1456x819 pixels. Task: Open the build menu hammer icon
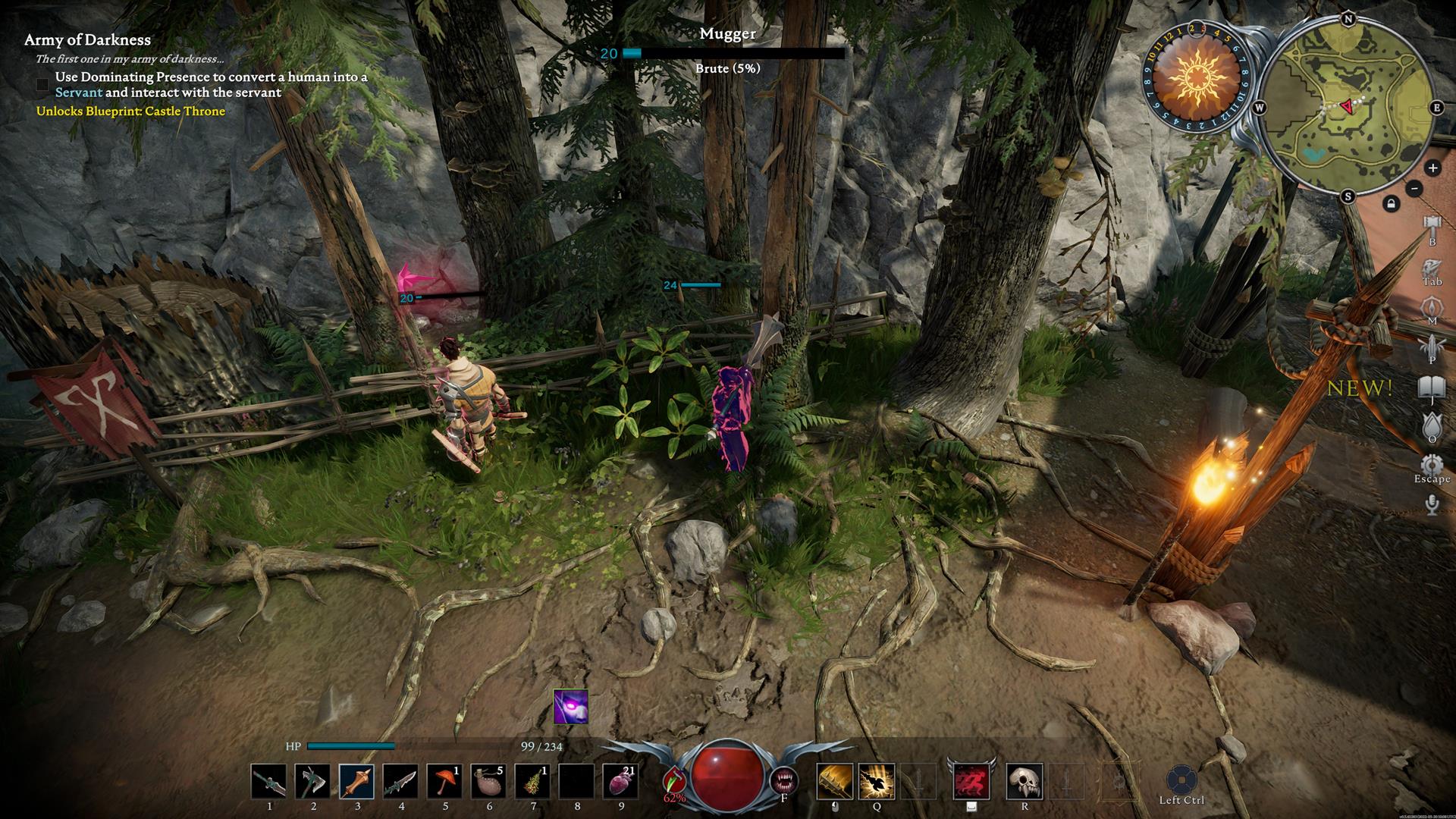1432,225
